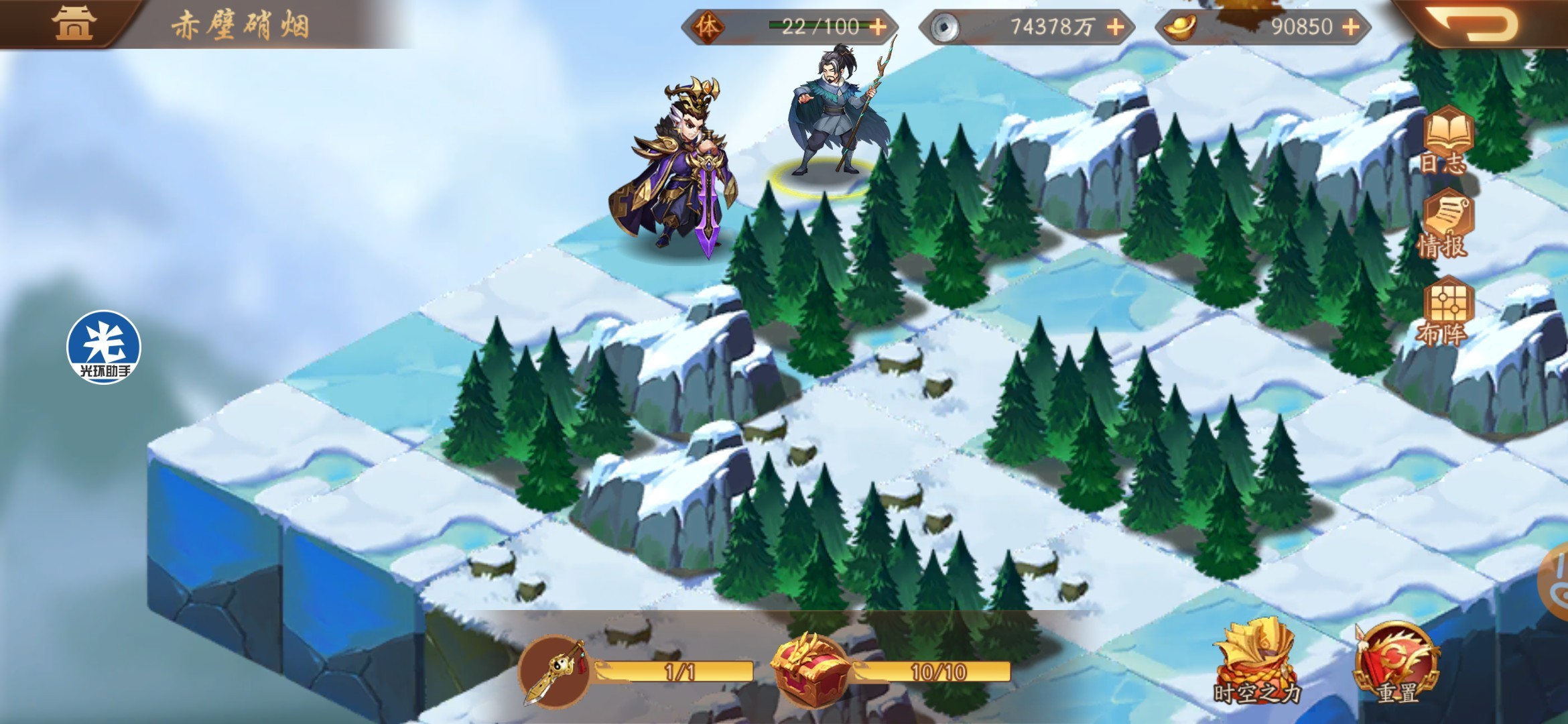Select the sword key item icon
1568x724 pixels.
pyautogui.click(x=555, y=672)
